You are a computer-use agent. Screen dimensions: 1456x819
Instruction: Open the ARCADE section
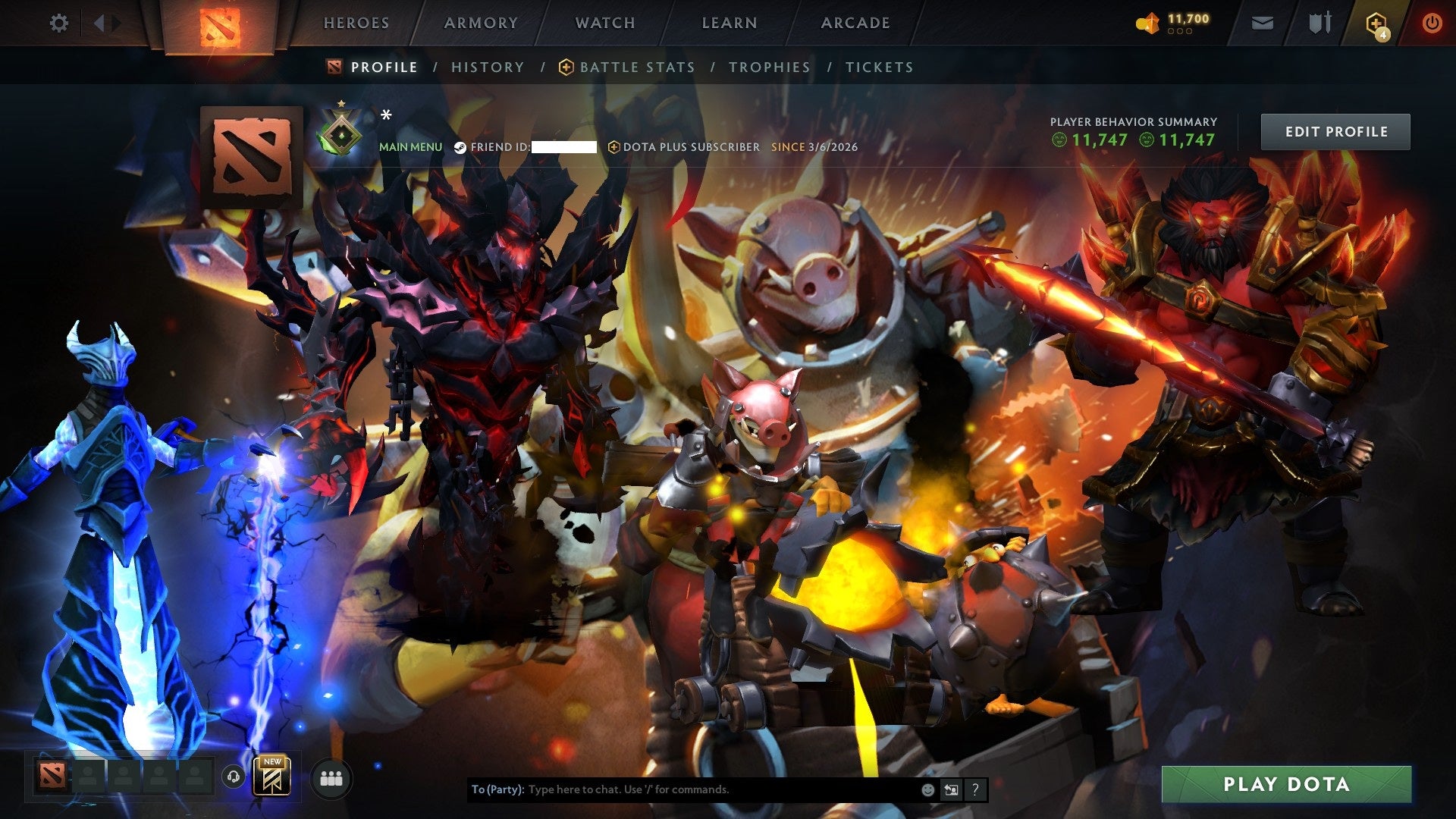tap(855, 23)
